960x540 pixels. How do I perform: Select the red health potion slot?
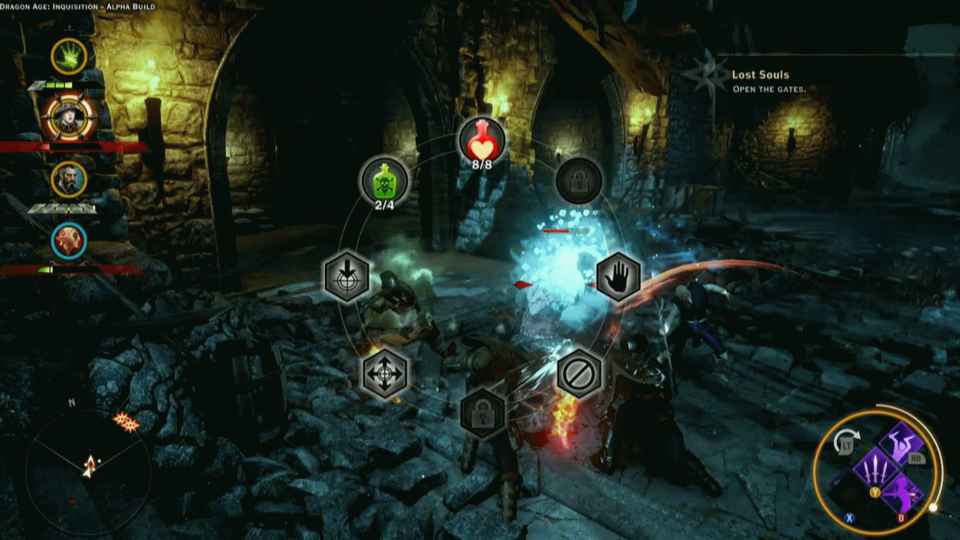[x=481, y=141]
